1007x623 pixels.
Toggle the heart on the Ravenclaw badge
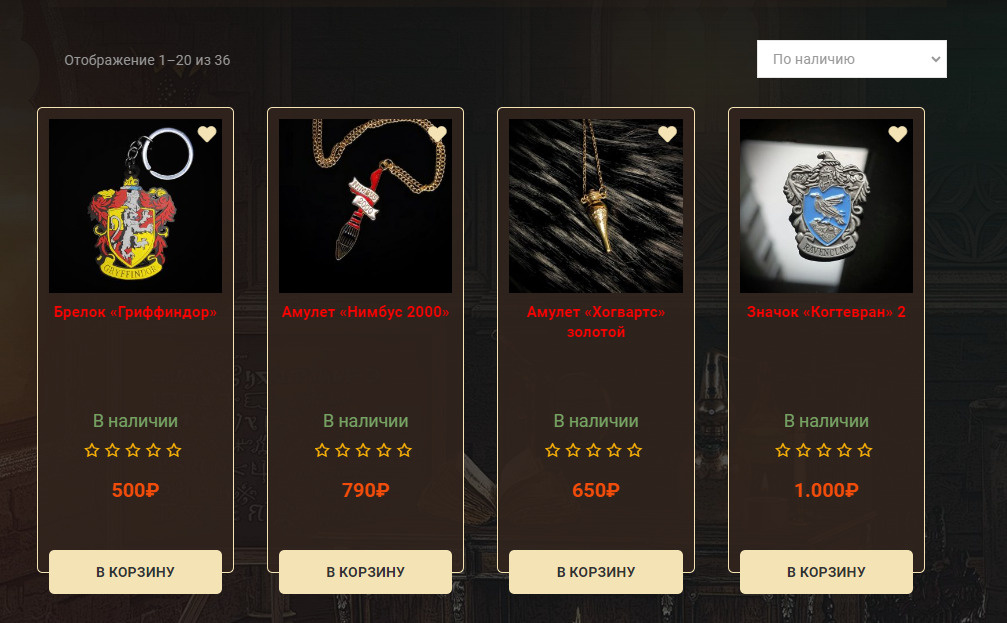(x=898, y=134)
